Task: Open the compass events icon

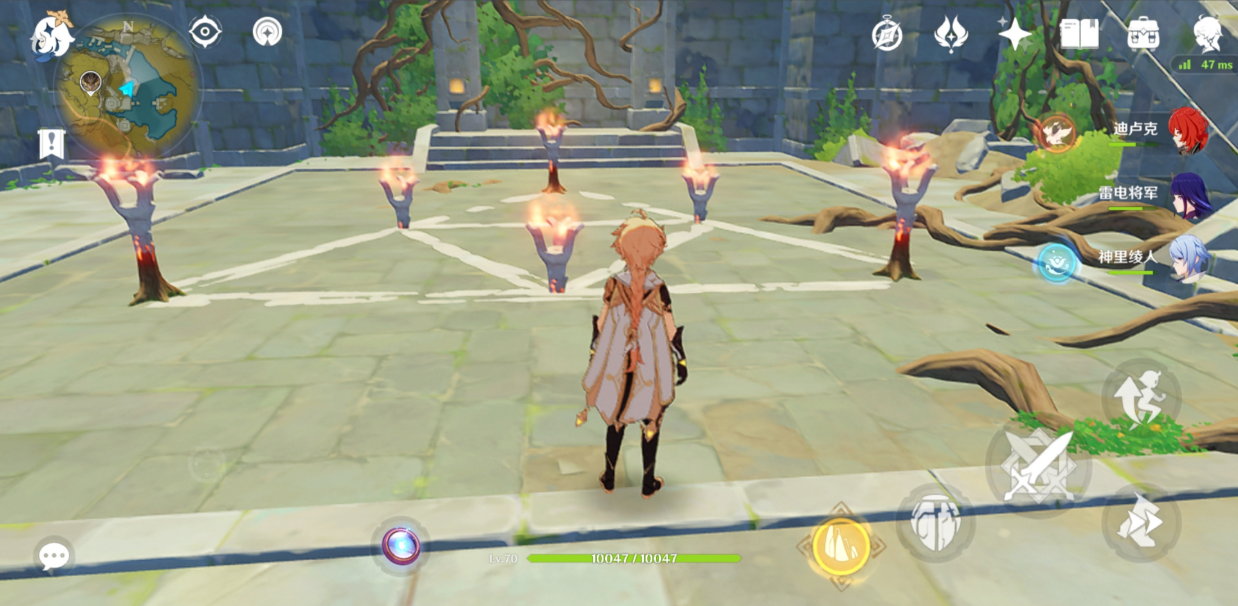Action: (x=887, y=35)
